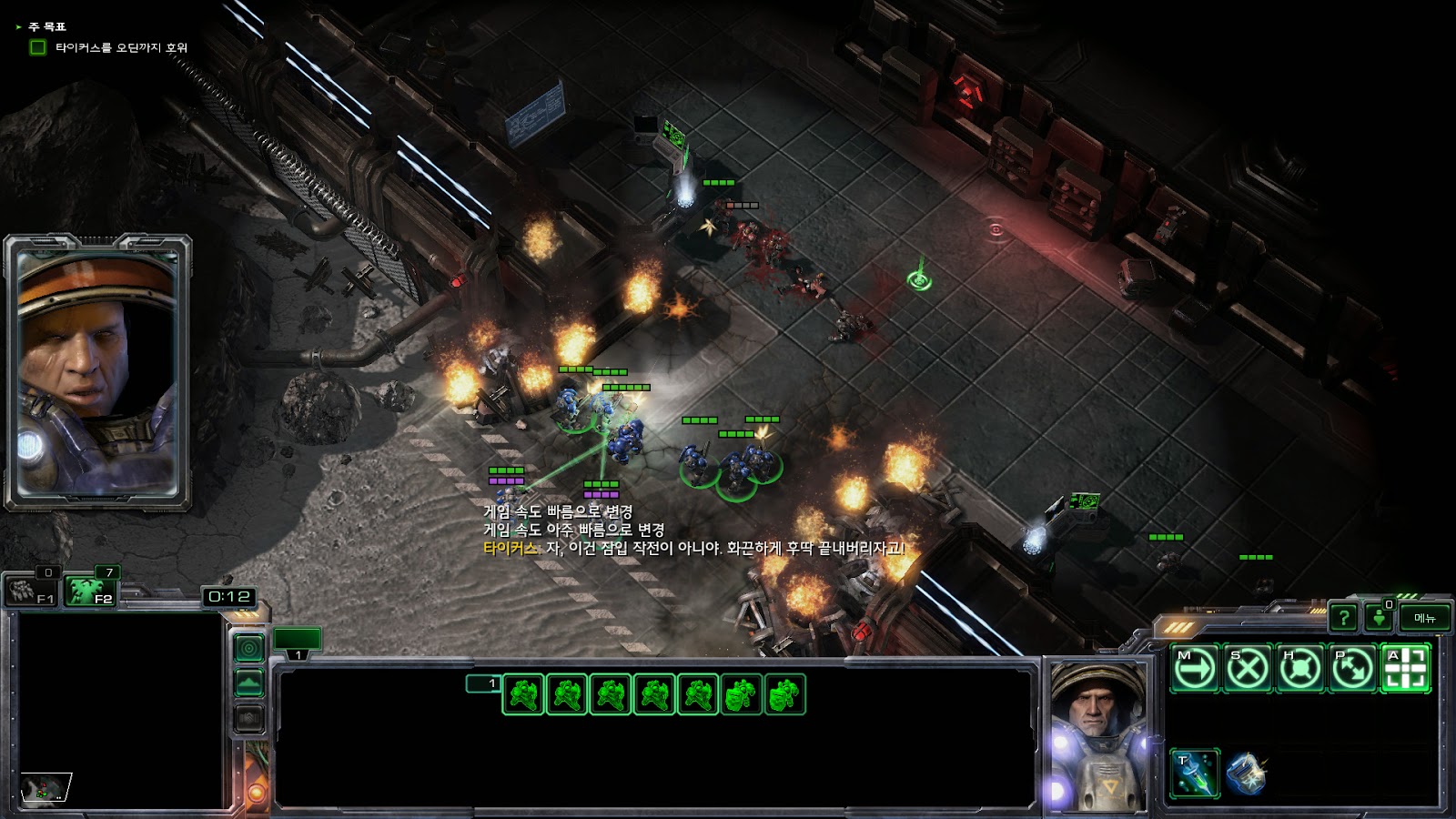Choose the Patrol command (P)

coord(1353,669)
